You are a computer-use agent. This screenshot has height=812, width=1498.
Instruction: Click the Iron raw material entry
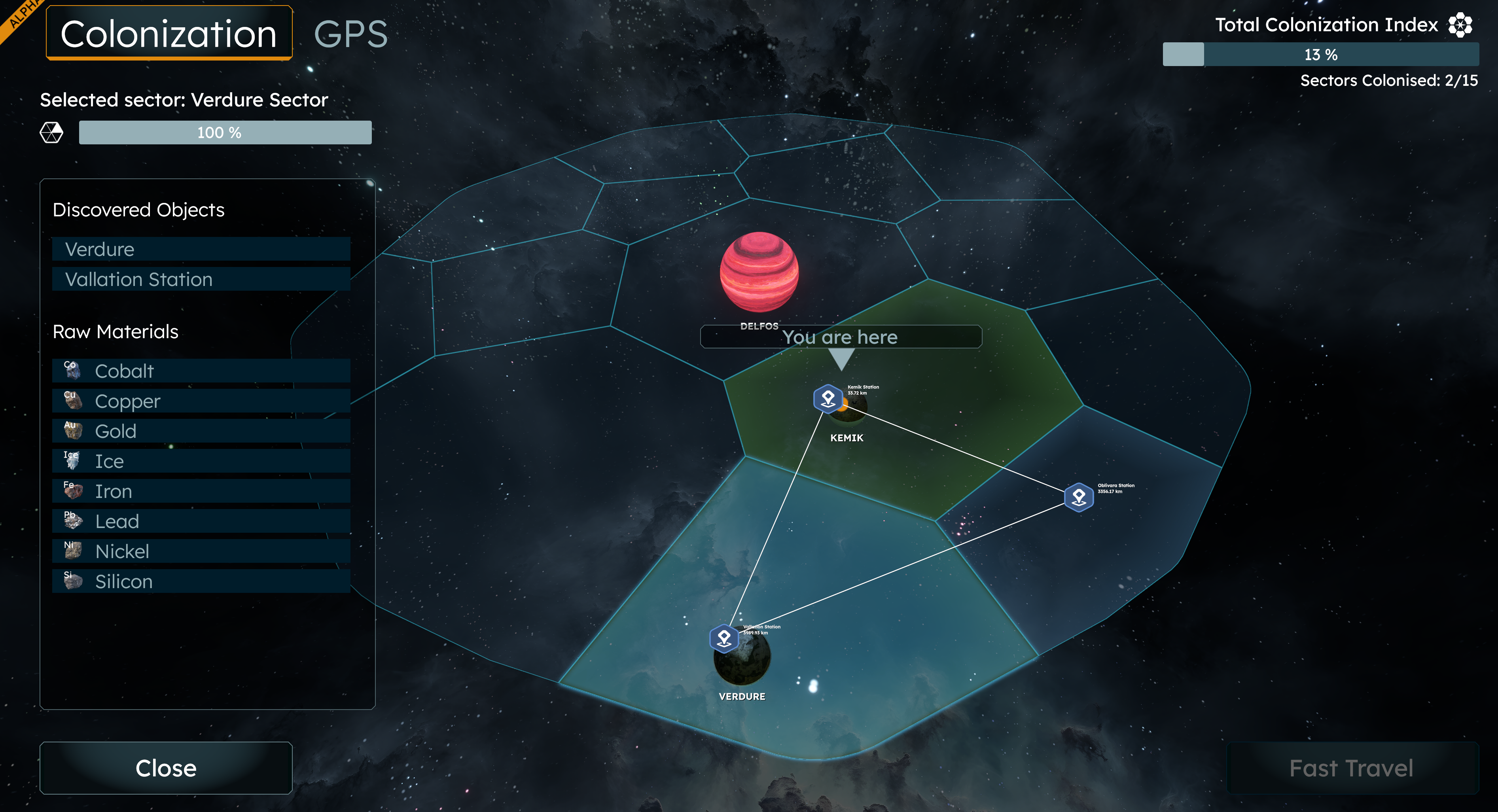tap(201, 492)
